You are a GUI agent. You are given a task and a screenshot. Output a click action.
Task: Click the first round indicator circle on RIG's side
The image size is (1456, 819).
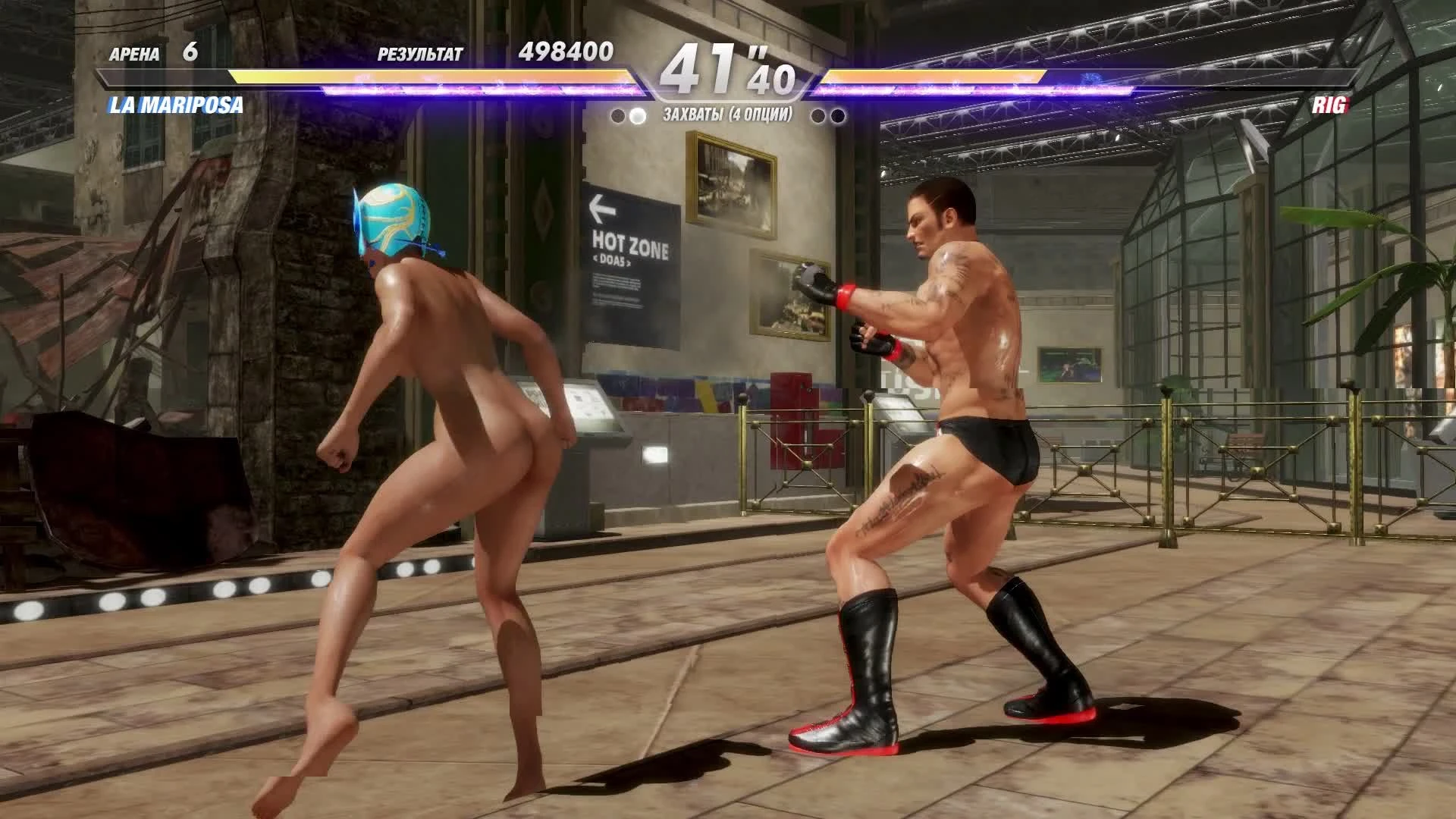[x=818, y=115]
